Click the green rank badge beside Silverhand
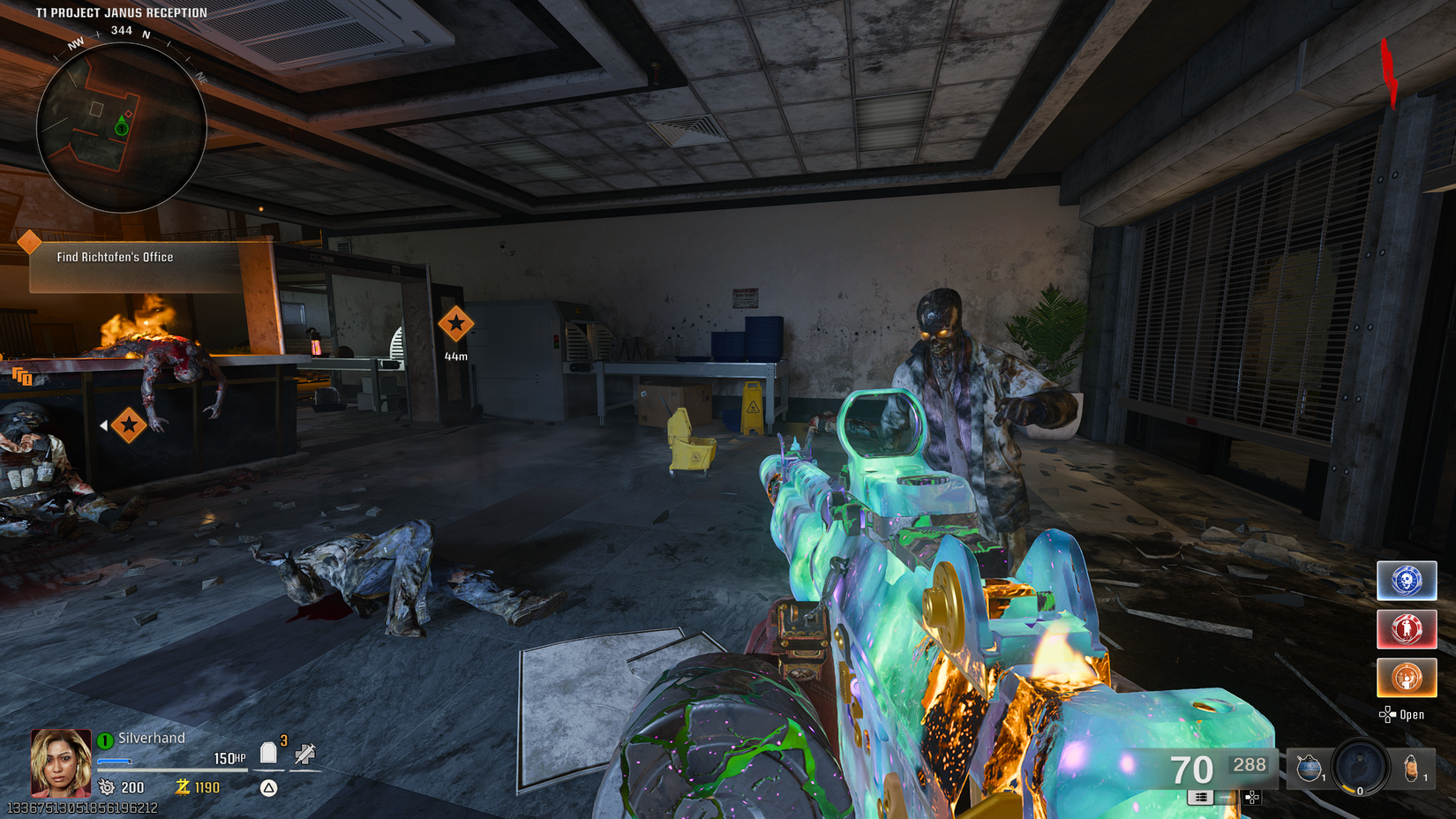 click(x=105, y=741)
